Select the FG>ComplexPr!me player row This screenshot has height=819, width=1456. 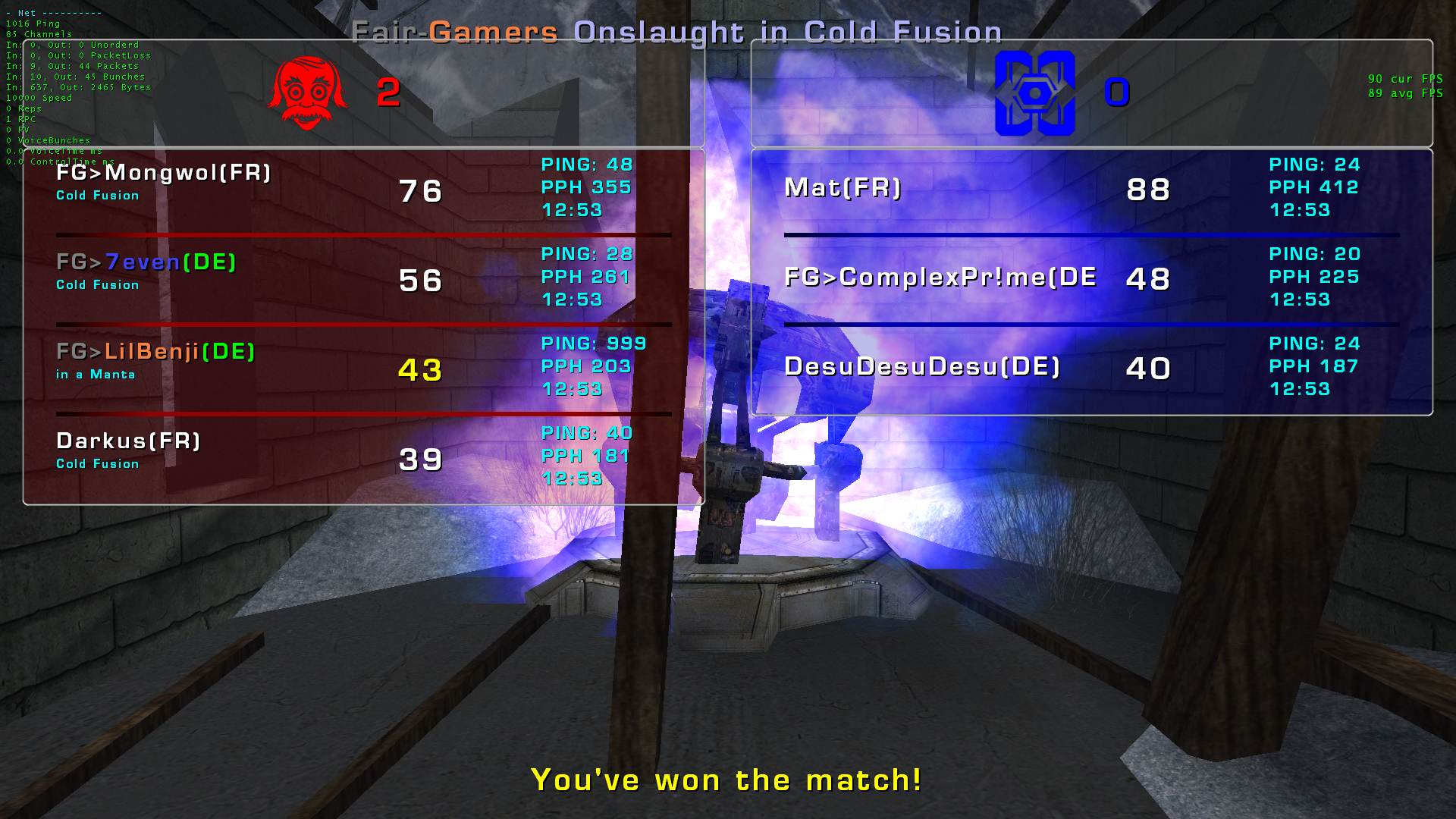(940, 278)
